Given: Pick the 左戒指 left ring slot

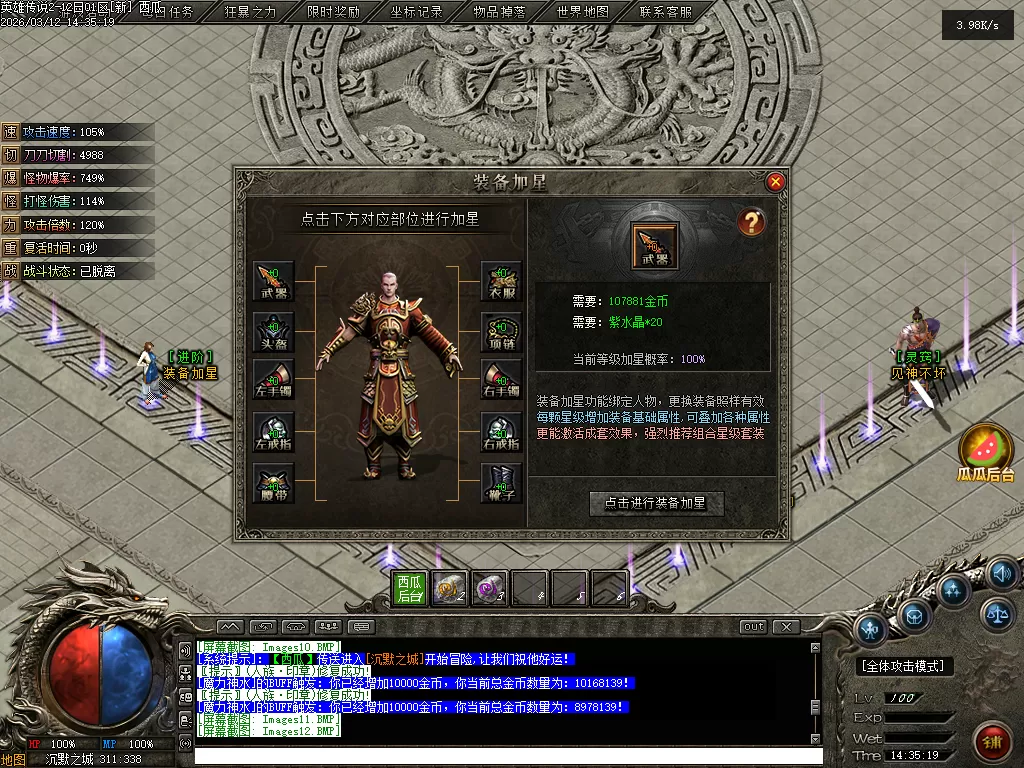Looking at the screenshot, I should coord(273,432).
